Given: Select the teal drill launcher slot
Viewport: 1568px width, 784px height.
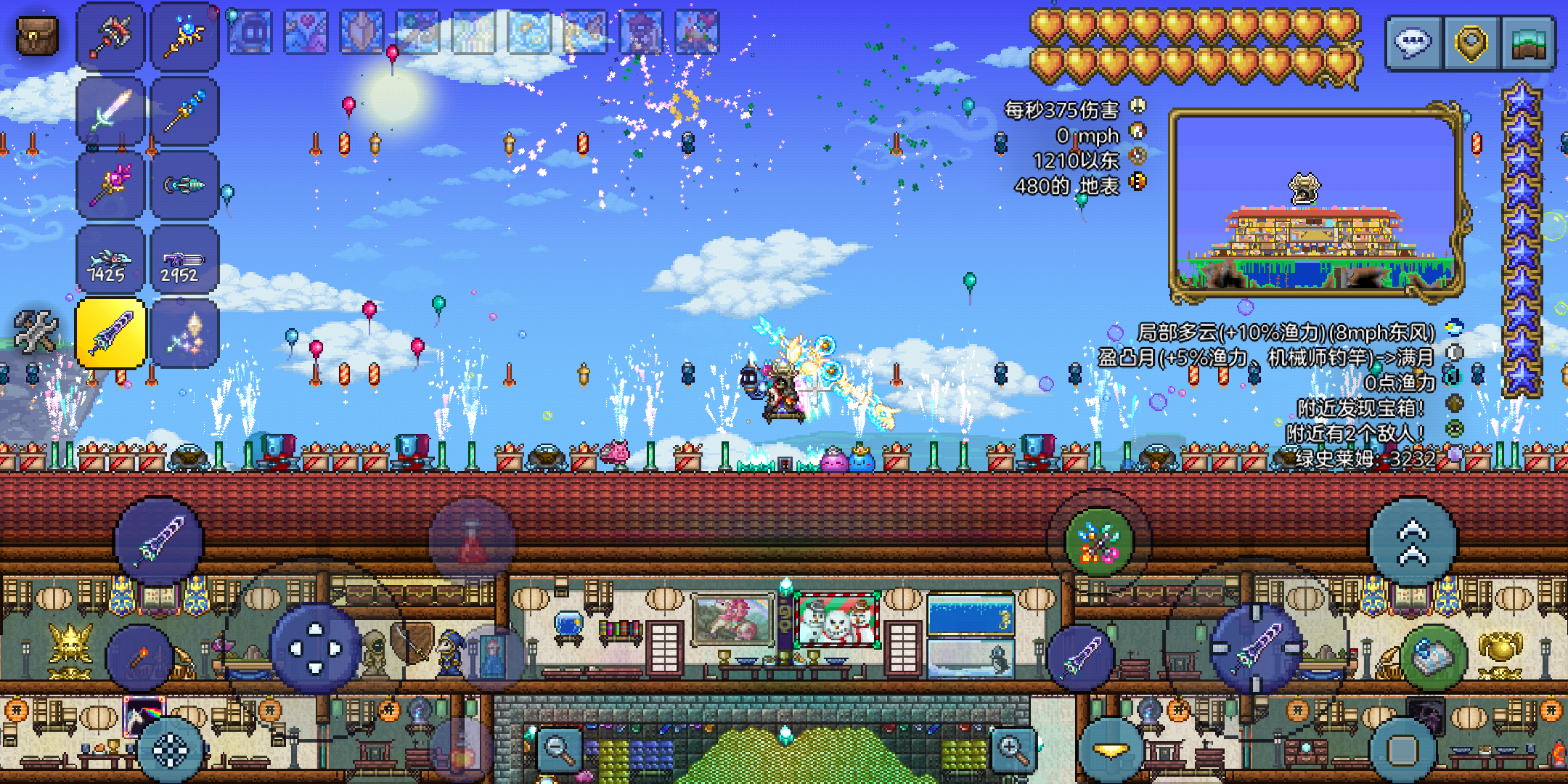Looking at the screenshot, I should (x=184, y=185).
